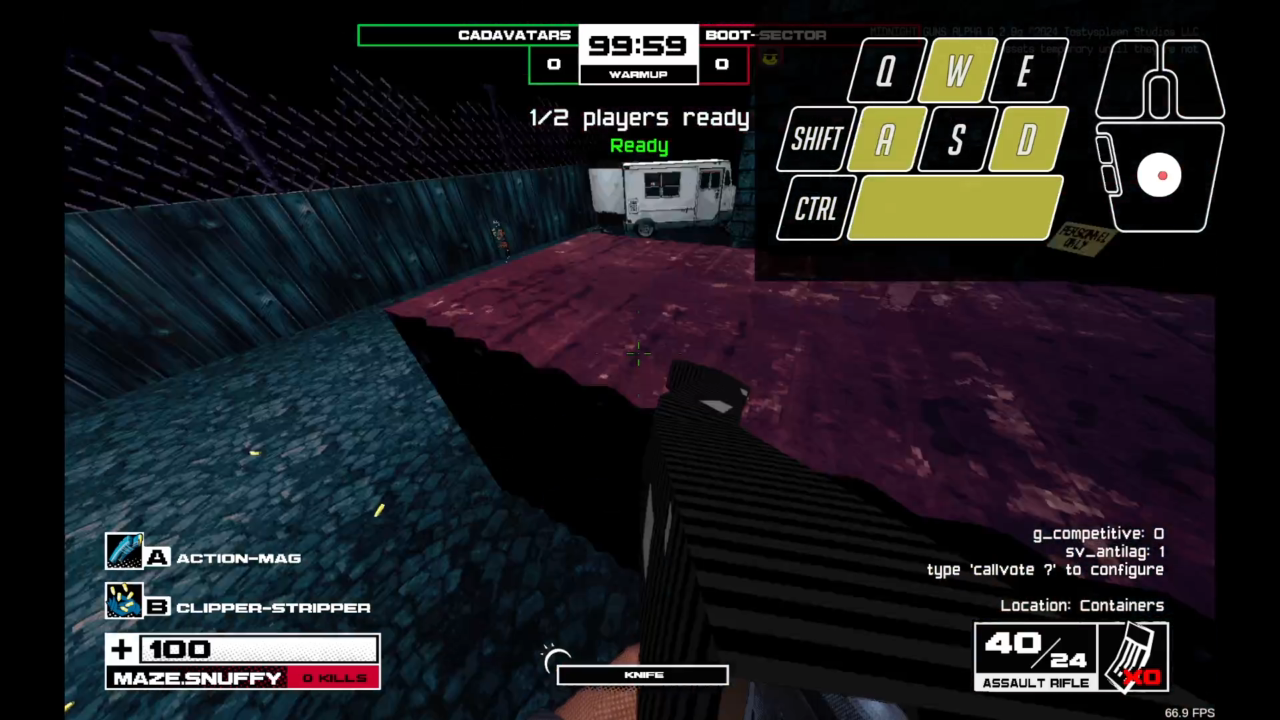Click the XD ammo magazine icon

[1135, 655]
